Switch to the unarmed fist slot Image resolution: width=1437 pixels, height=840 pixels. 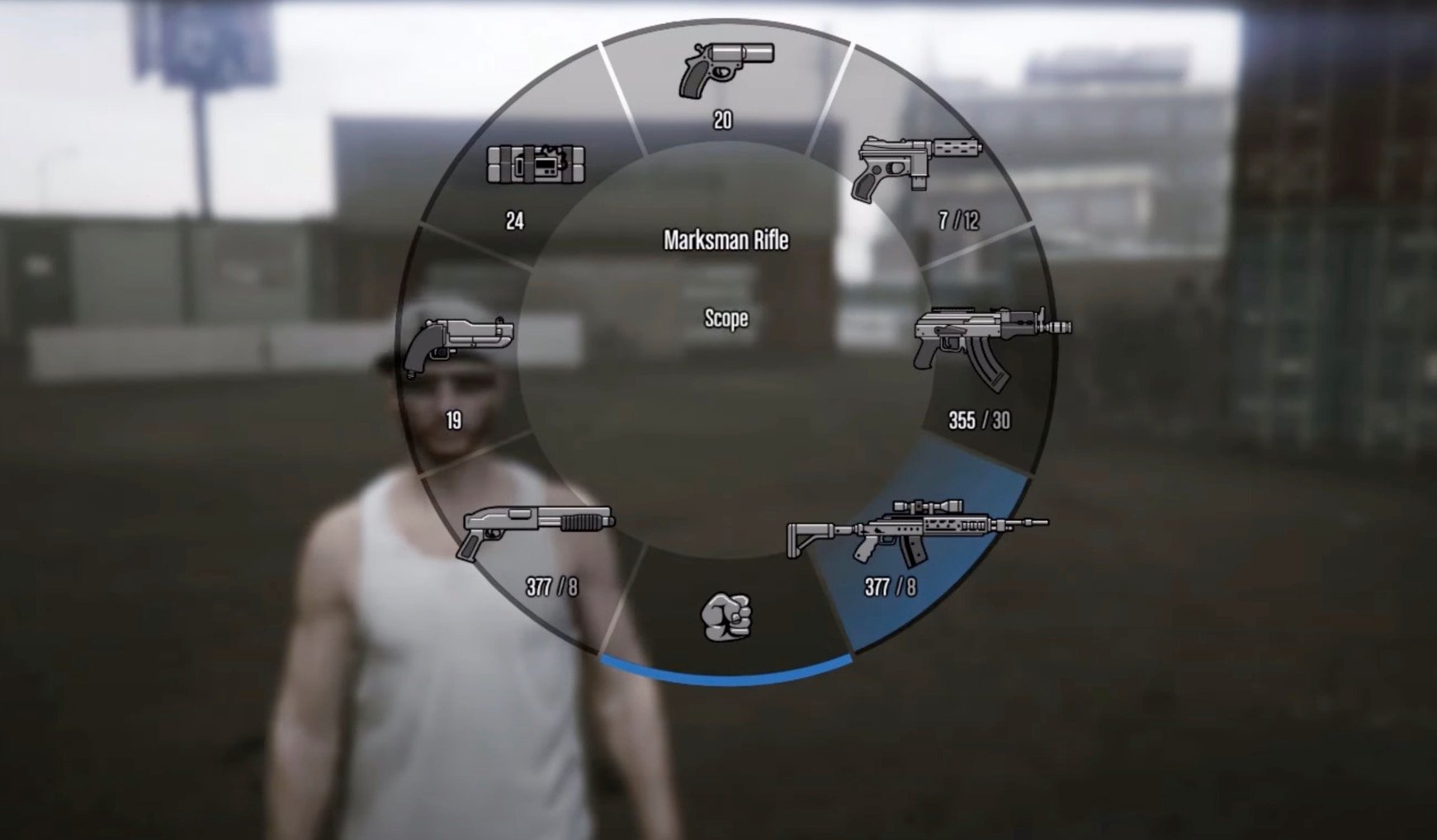[x=726, y=616]
